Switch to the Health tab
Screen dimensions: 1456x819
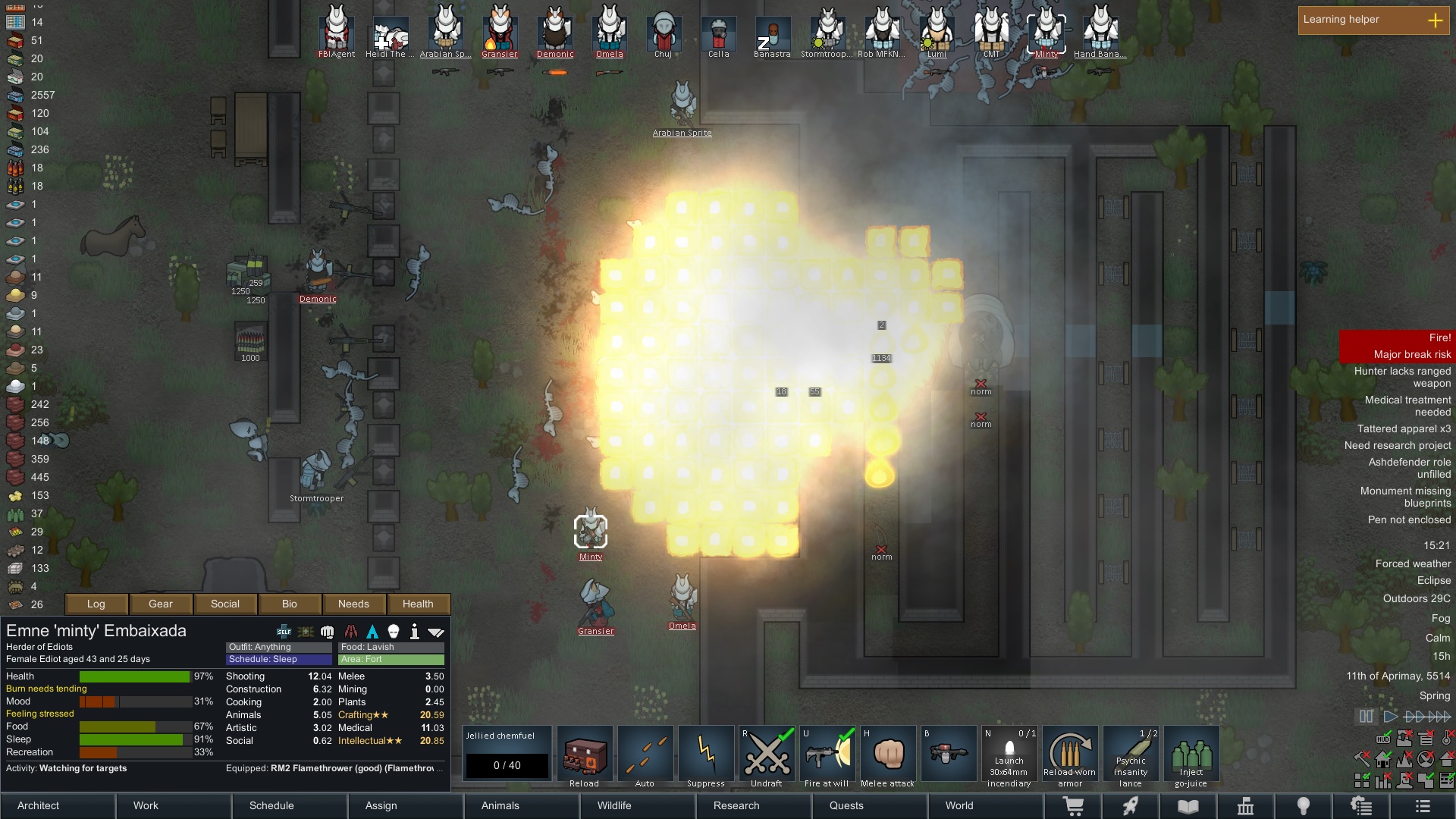[x=419, y=604]
